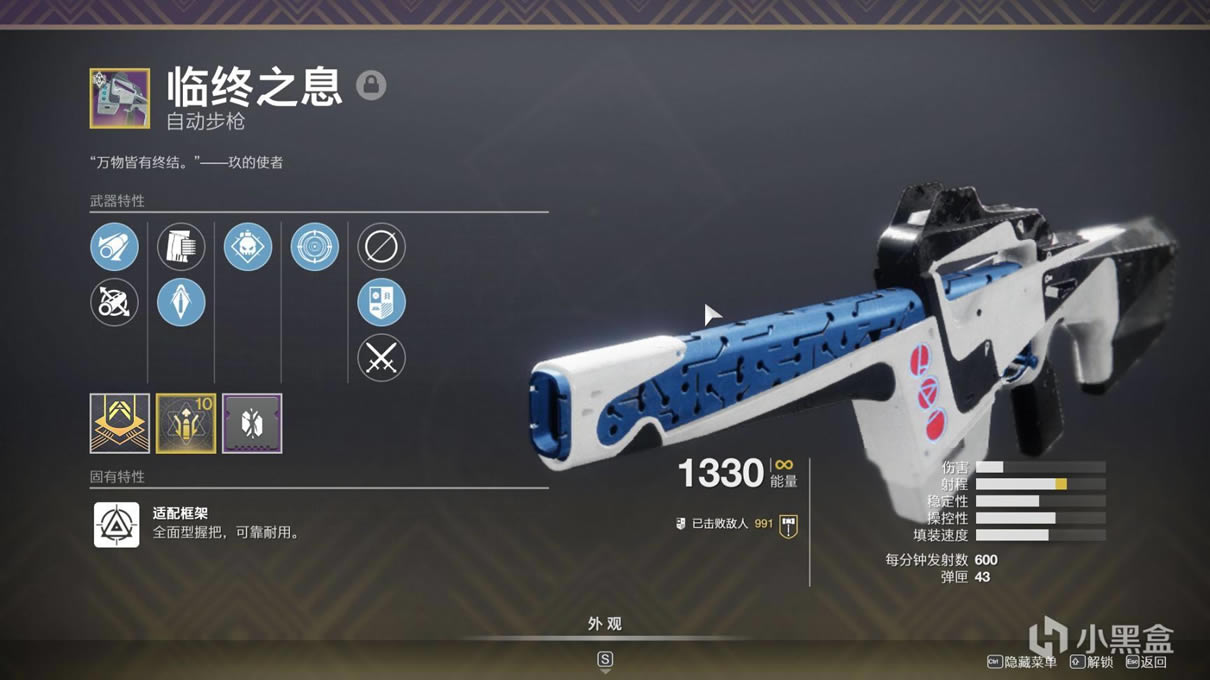Switch to the crossed swords tracker
The image size is (1210, 680).
[381, 357]
